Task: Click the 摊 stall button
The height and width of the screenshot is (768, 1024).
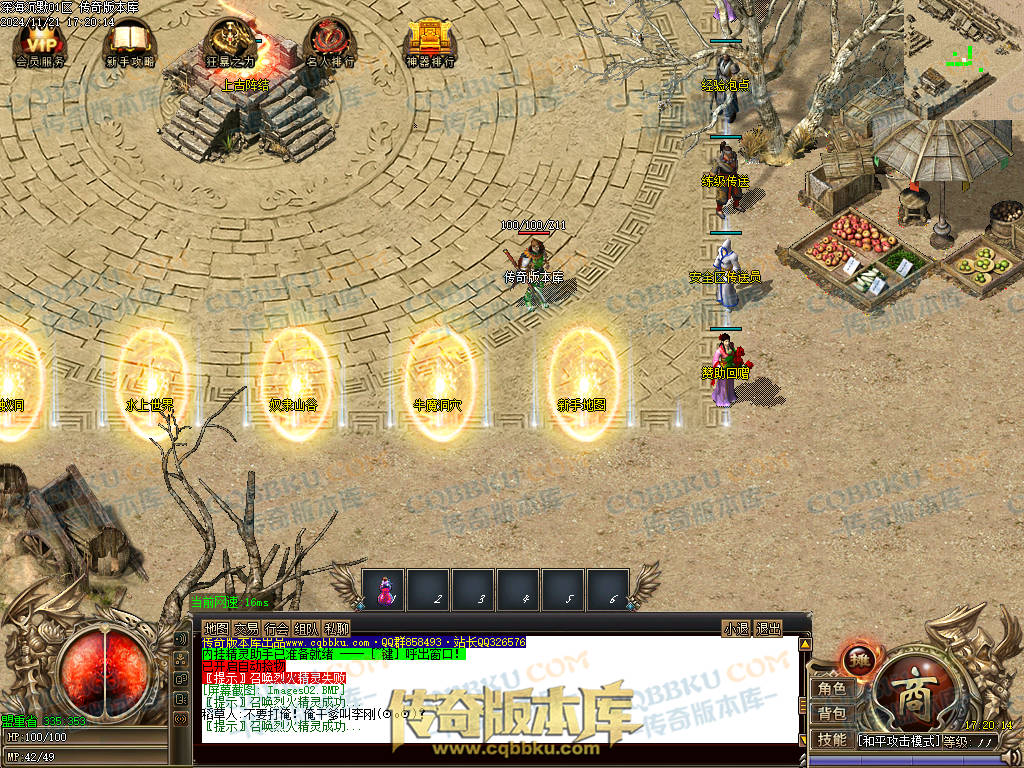Action: (x=858, y=660)
